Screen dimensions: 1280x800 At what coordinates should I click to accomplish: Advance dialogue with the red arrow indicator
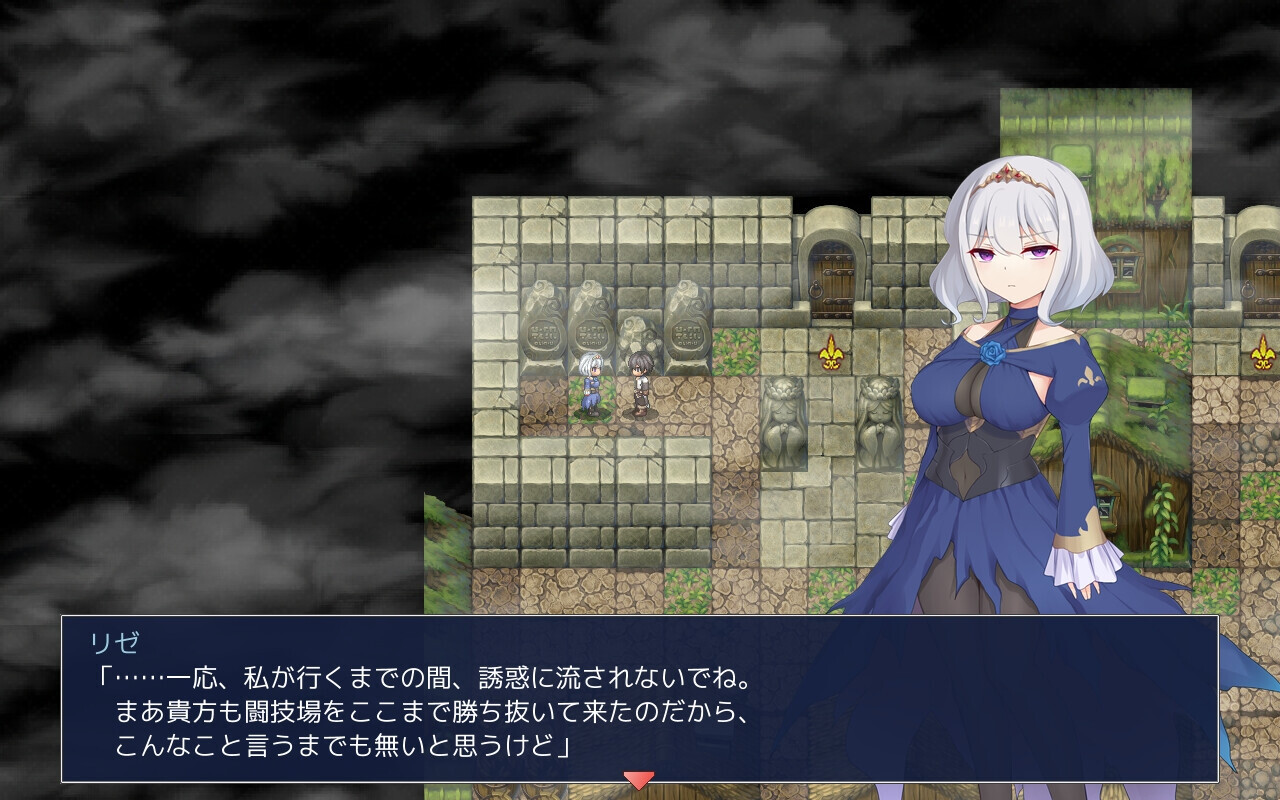pyautogui.click(x=638, y=779)
